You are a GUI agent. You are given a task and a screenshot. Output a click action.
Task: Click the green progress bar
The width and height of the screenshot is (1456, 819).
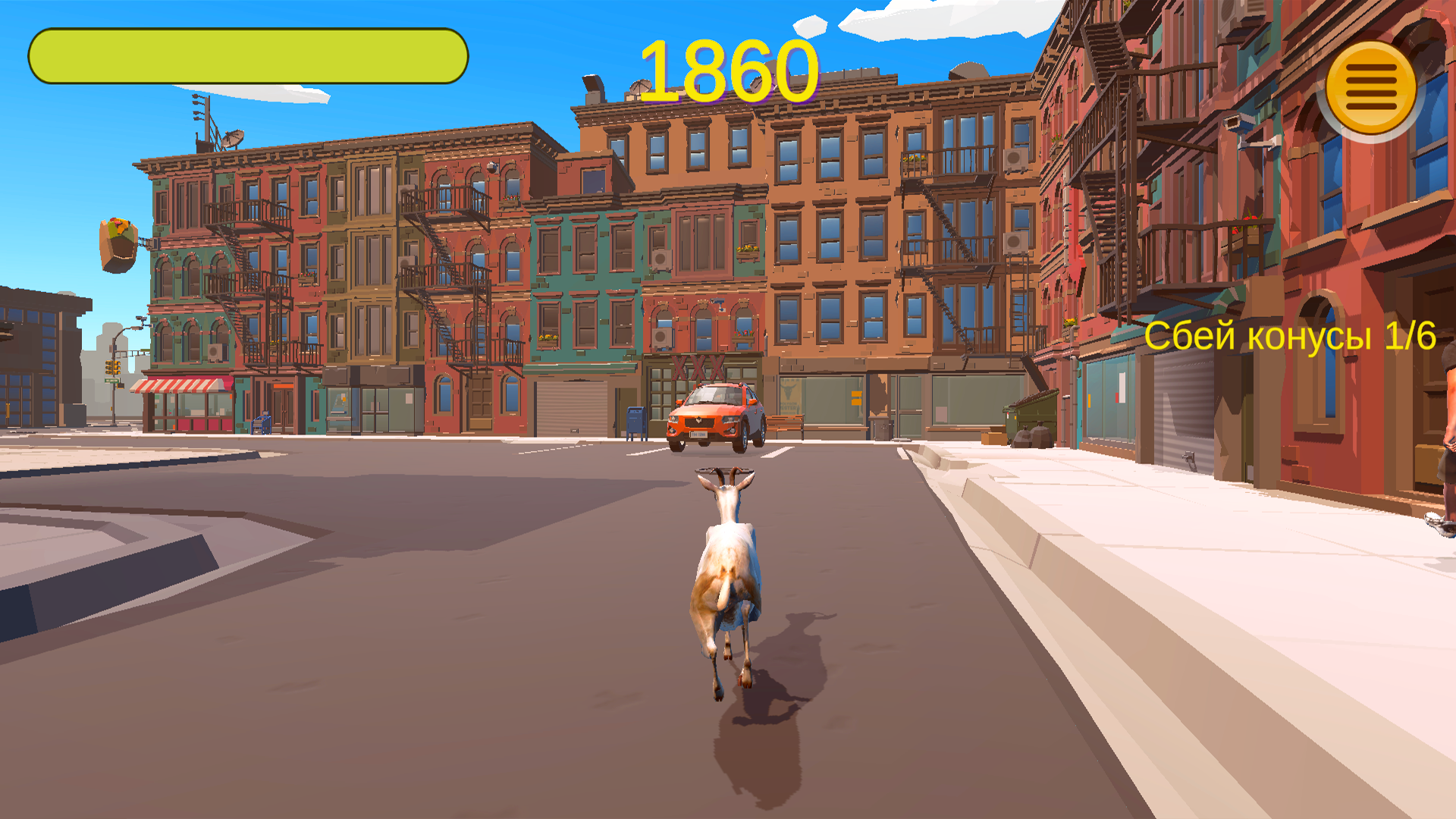pyautogui.click(x=246, y=54)
